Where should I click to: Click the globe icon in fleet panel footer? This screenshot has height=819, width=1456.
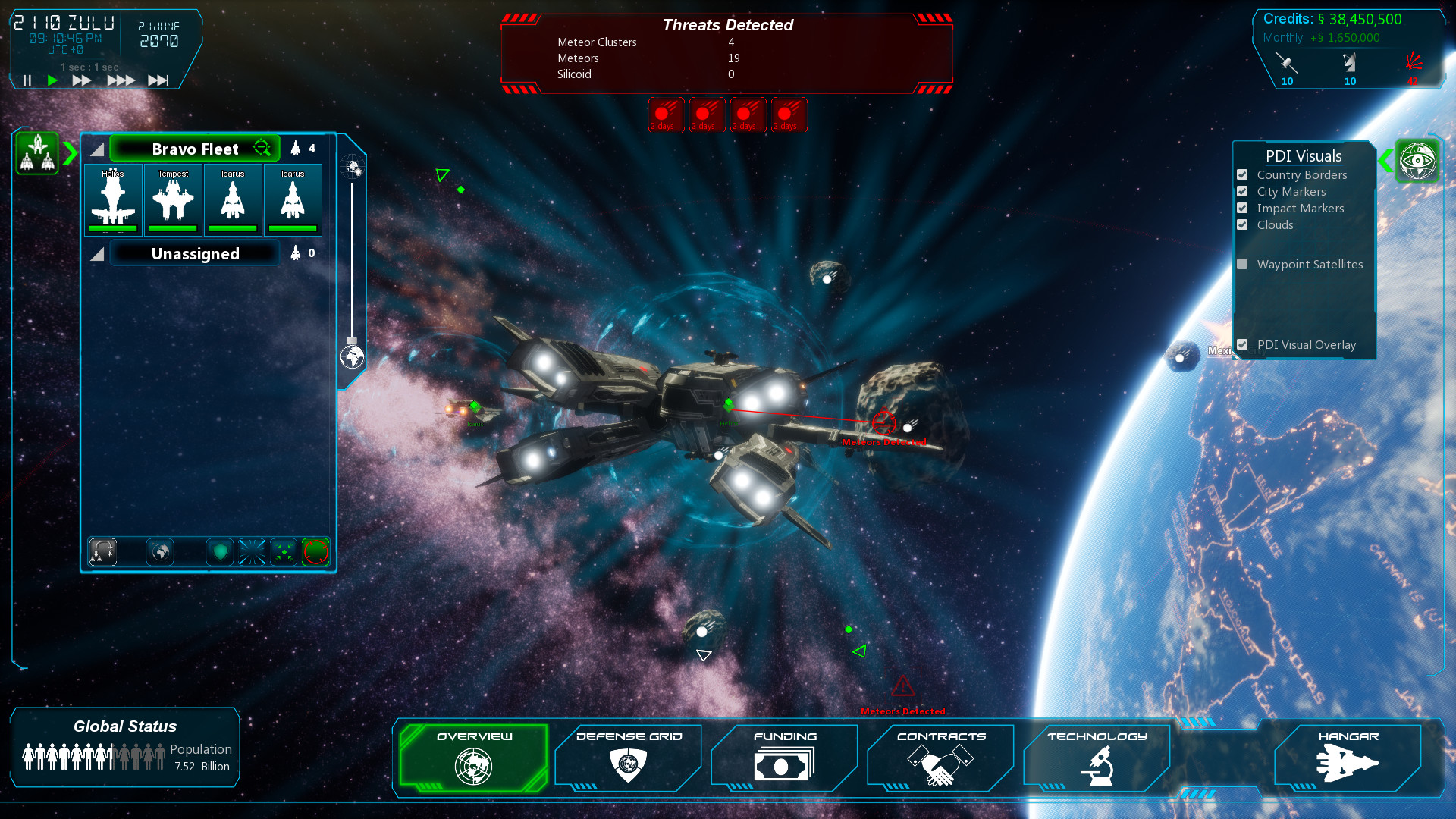click(159, 552)
